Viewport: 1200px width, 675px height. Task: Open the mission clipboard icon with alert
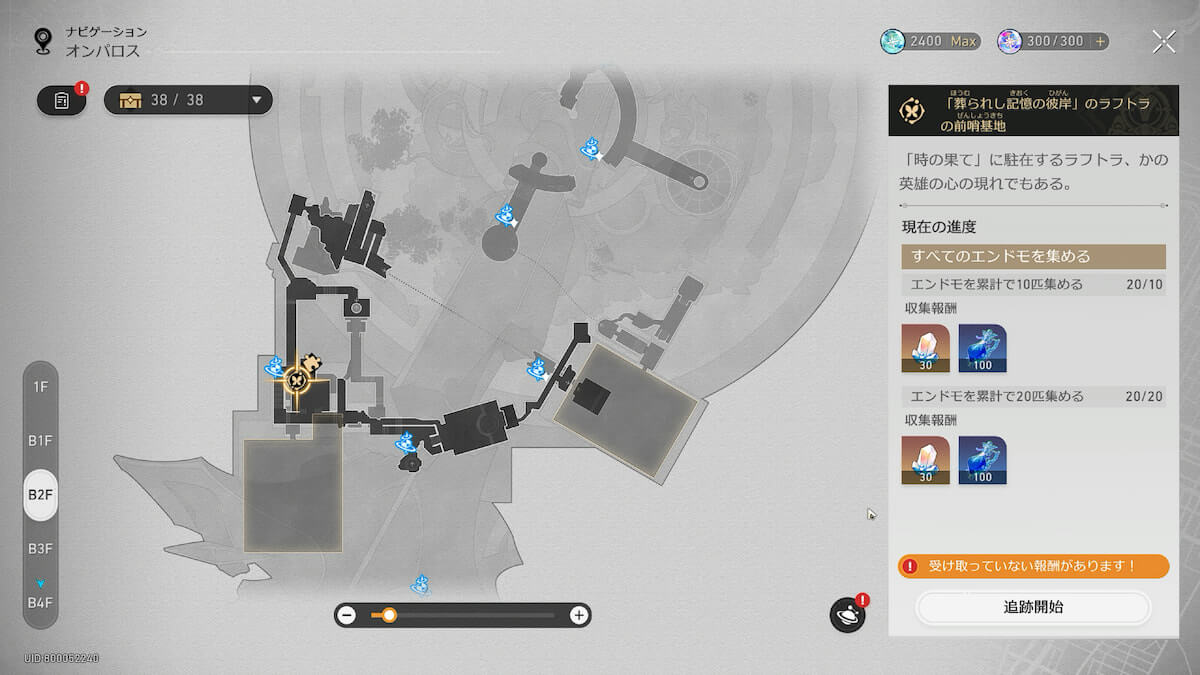62,100
